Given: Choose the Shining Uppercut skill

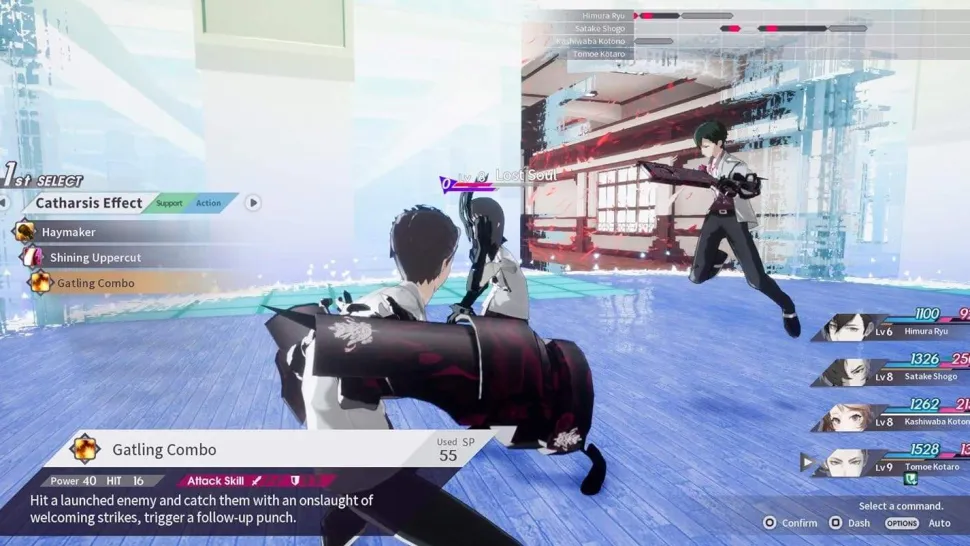Looking at the screenshot, I should tap(95, 258).
